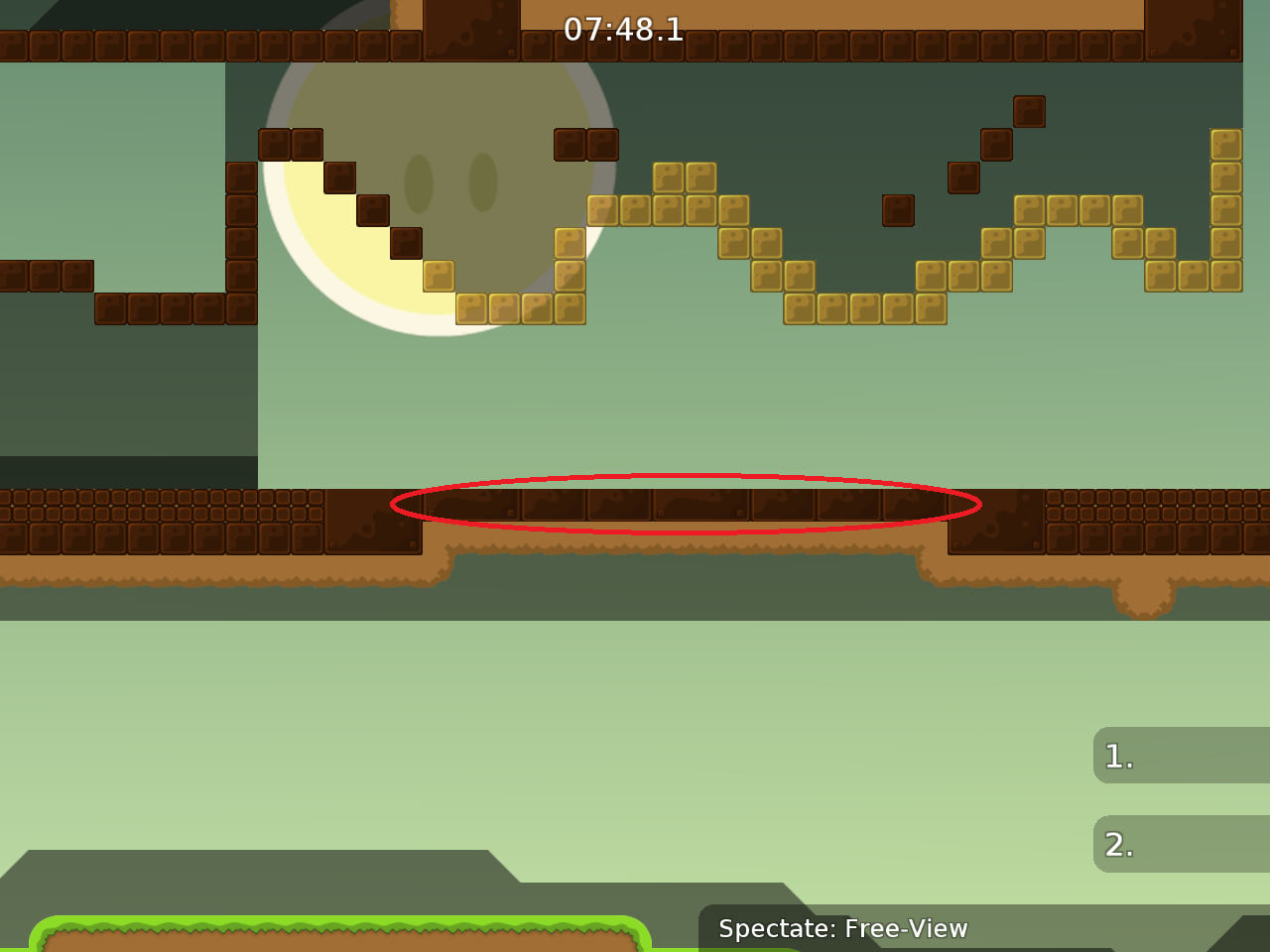Click the golden block pillar under the moon
The image size is (1270, 952).
(569, 278)
